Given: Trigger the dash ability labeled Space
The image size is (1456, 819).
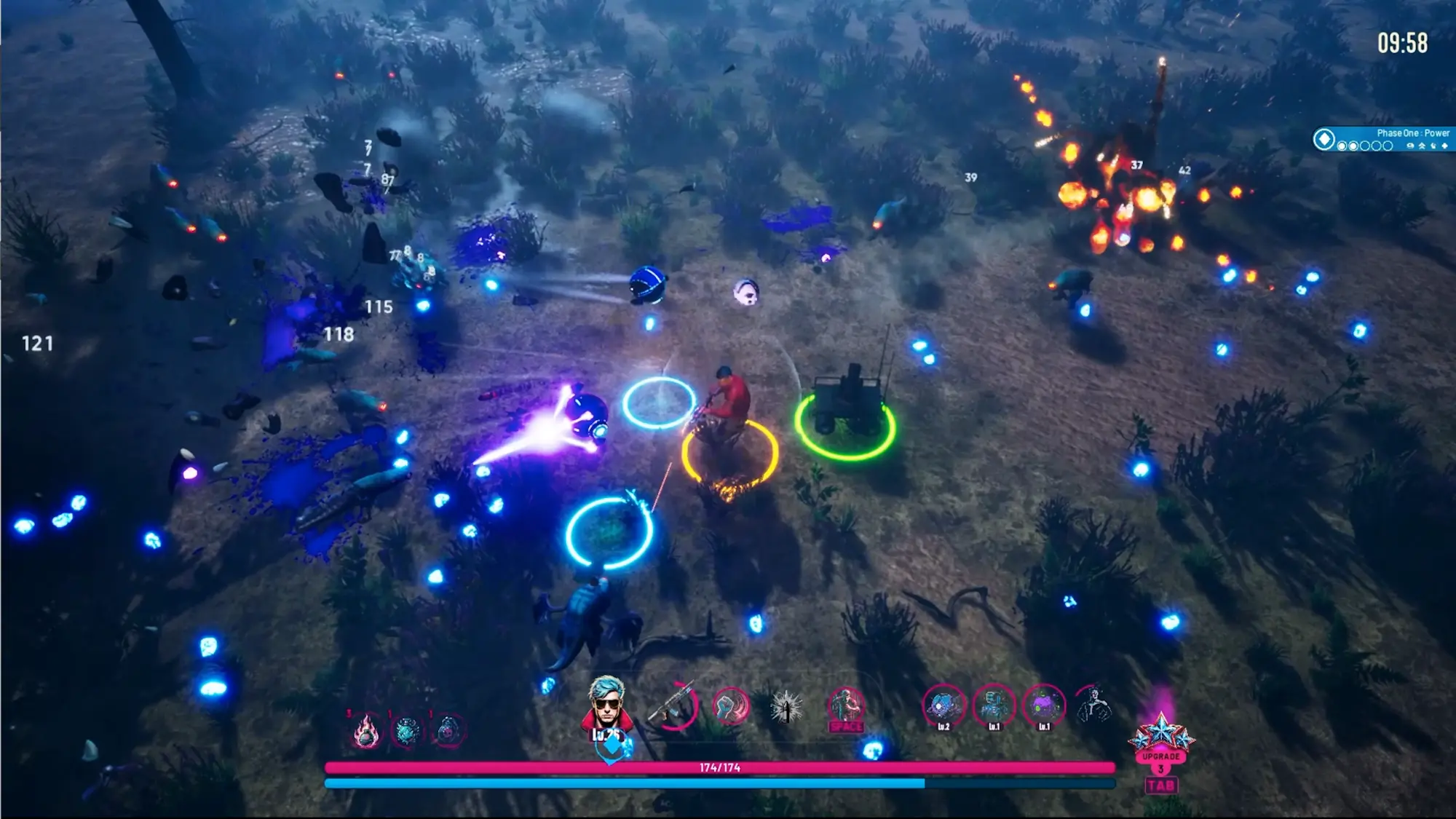Looking at the screenshot, I should 846,708.
